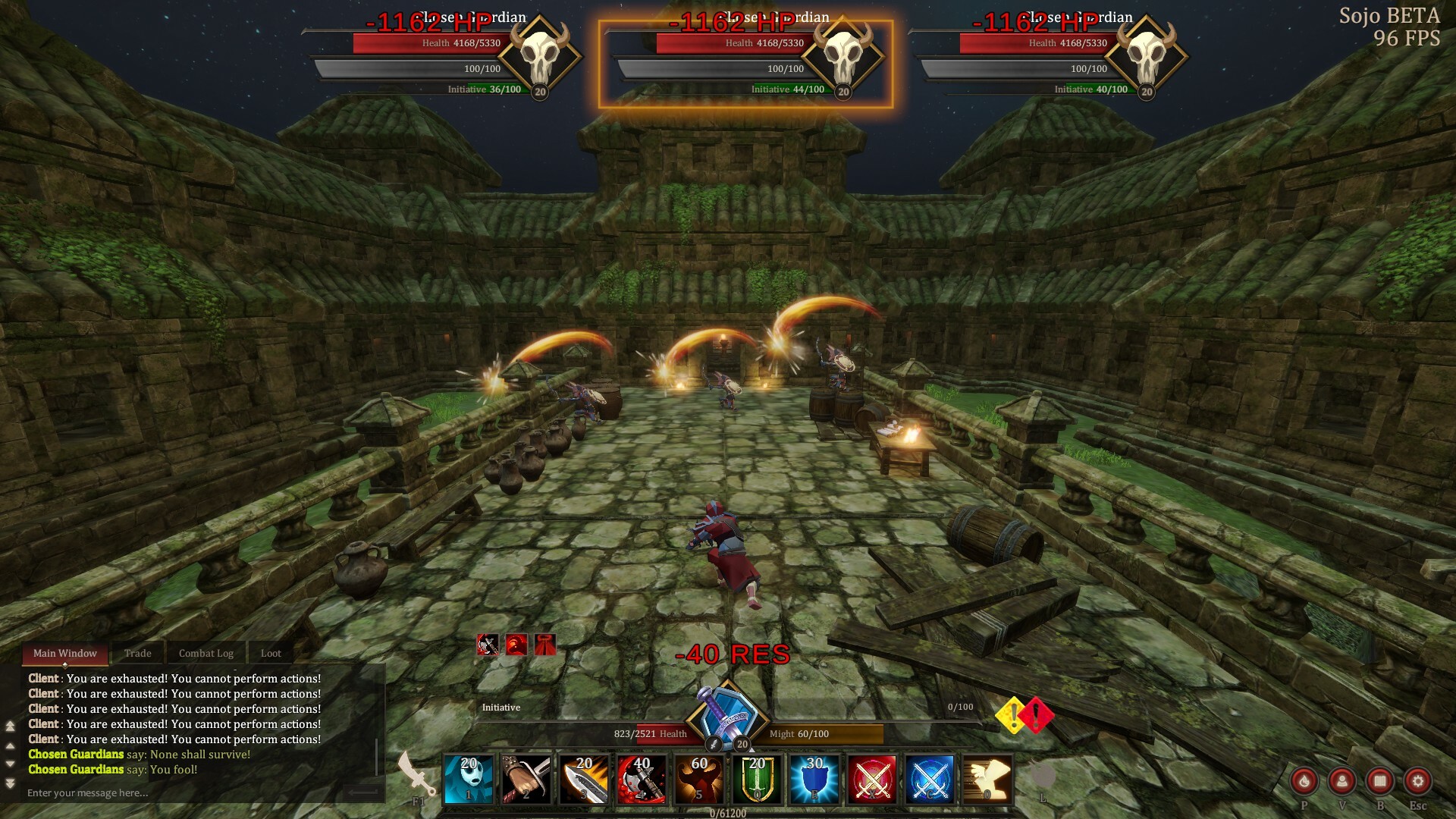The image size is (1456, 819).
Task: Trigger the bleeding axe ability in slot 4
Action: pyautogui.click(x=641, y=777)
